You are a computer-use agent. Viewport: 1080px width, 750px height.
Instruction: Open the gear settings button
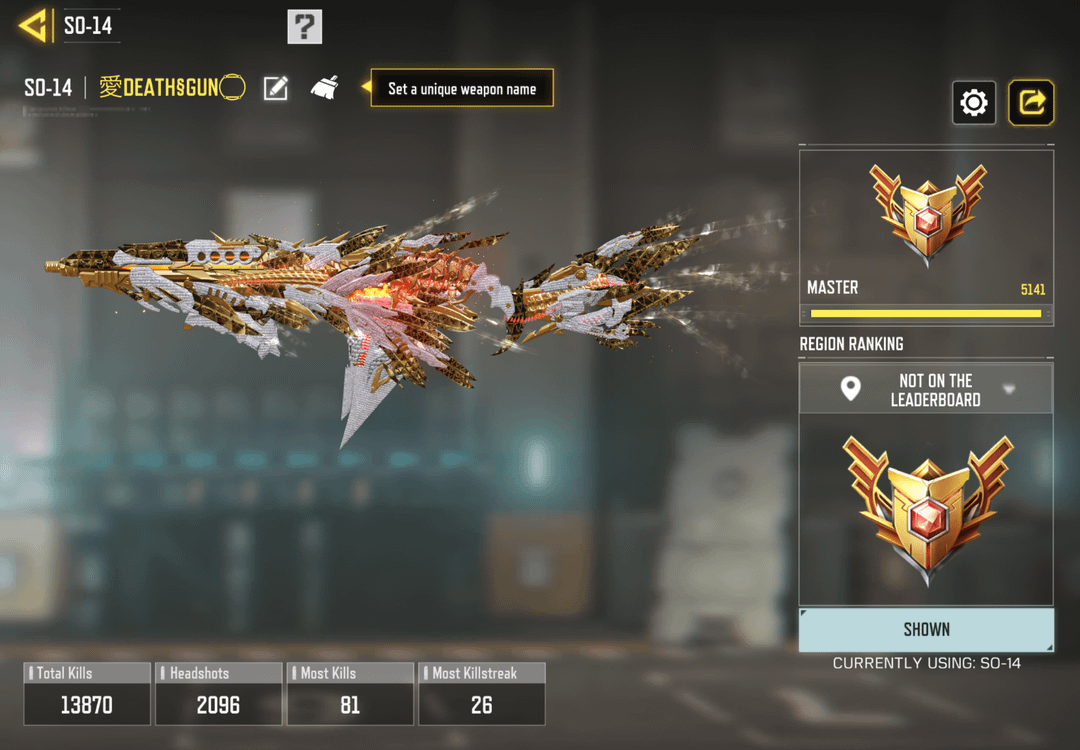(974, 102)
